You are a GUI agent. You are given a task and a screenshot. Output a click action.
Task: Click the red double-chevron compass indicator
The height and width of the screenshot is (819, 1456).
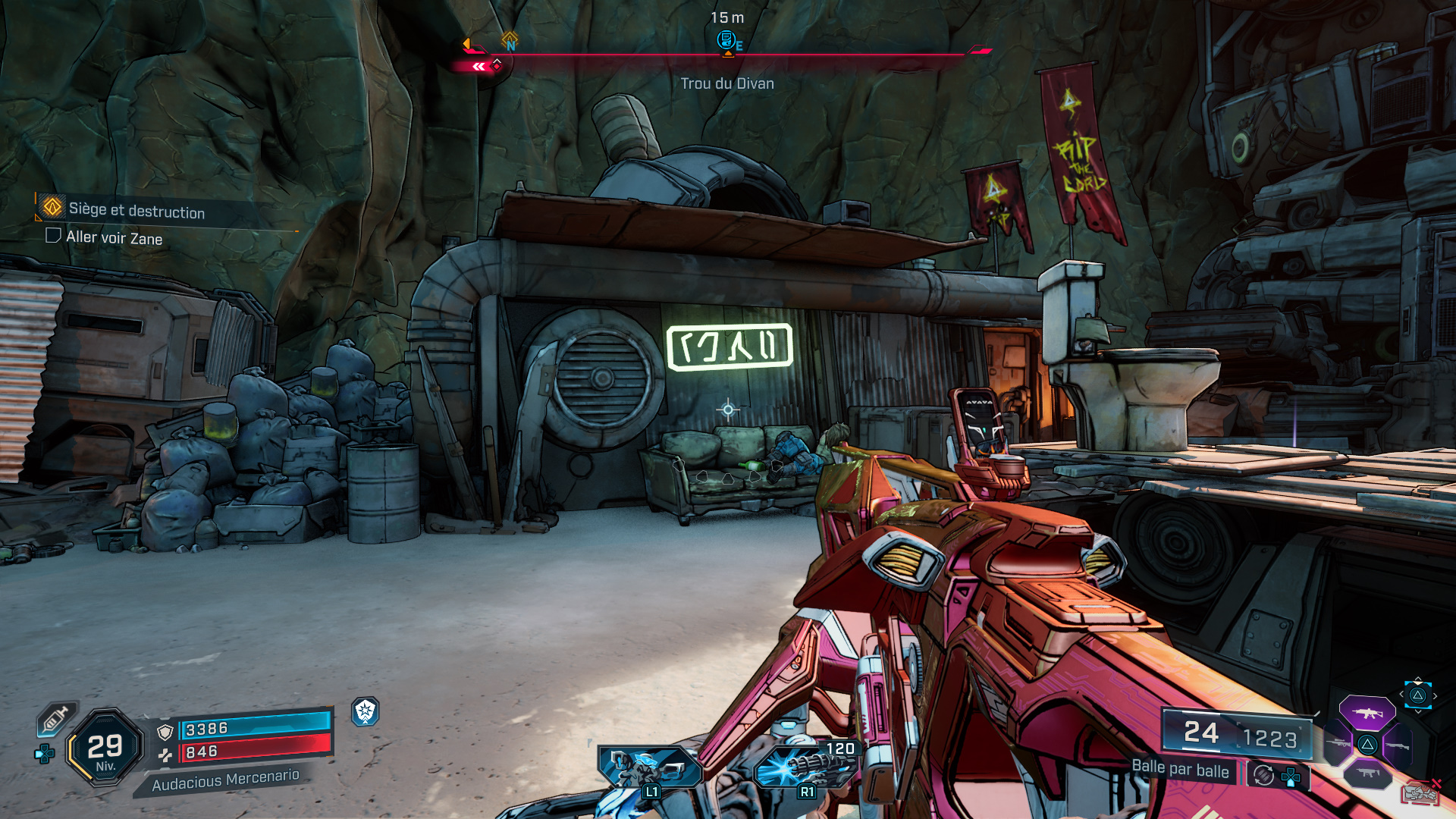point(479,67)
